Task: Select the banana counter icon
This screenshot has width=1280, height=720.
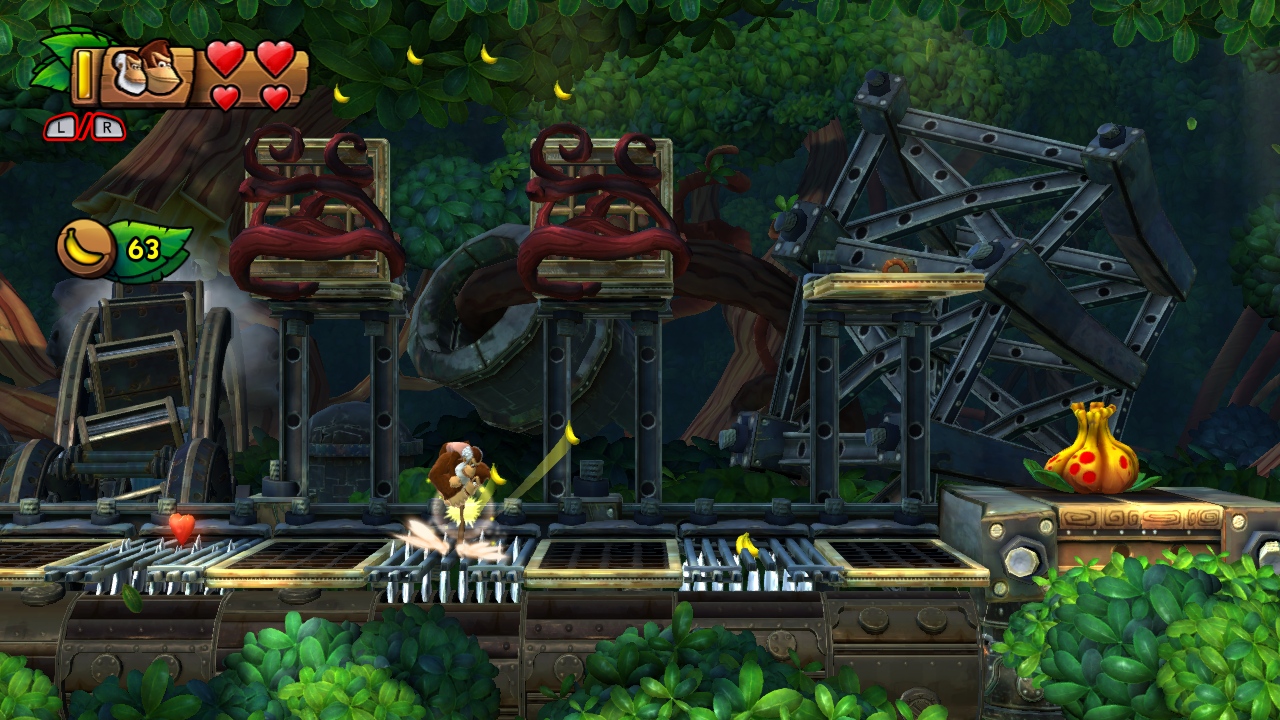Action: pos(86,248)
